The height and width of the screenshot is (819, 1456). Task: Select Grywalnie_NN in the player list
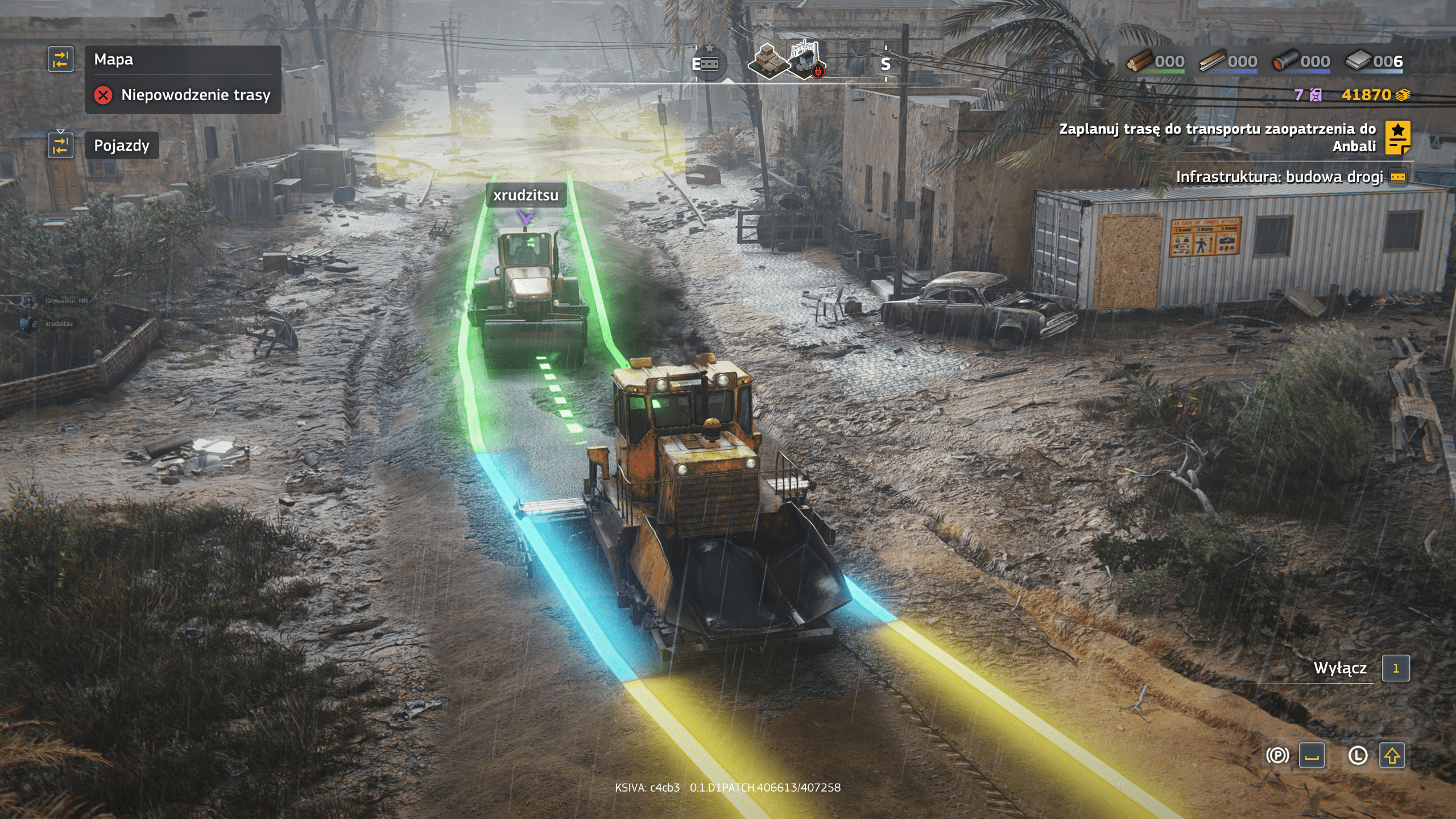pos(67,301)
